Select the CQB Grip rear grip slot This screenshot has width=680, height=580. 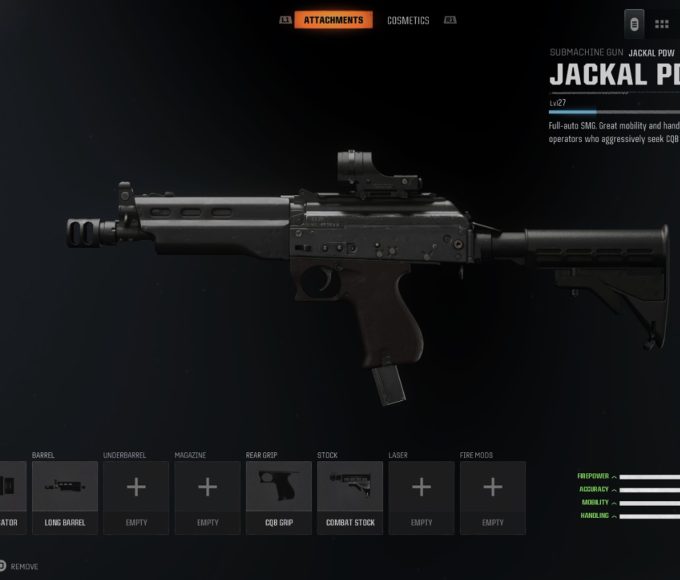pyautogui.click(x=279, y=497)
